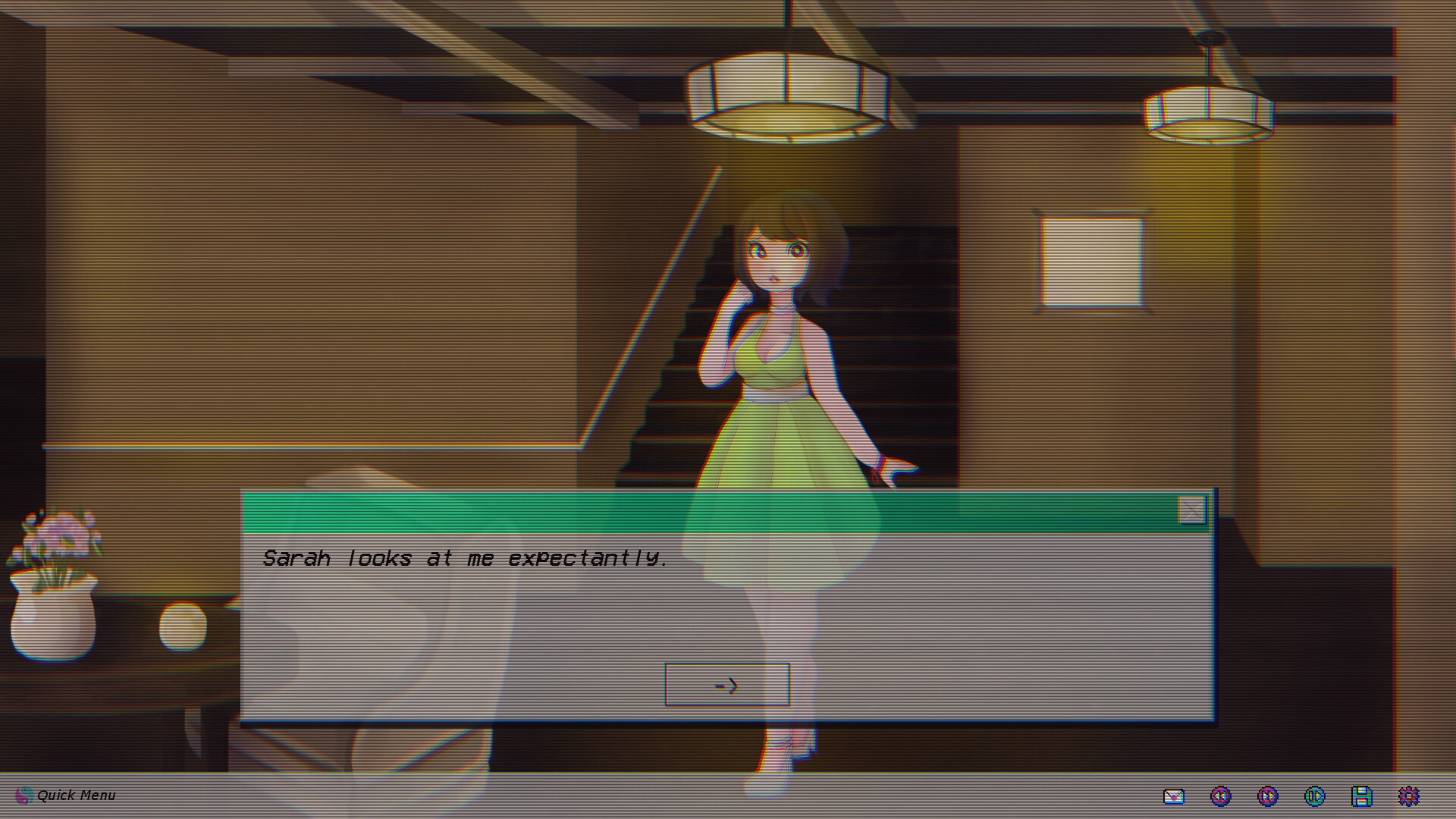Save the game with the floppy disk icon
Image resolution: width=1456 pixels, height=819 pixels.
[x=1363, y=795]
